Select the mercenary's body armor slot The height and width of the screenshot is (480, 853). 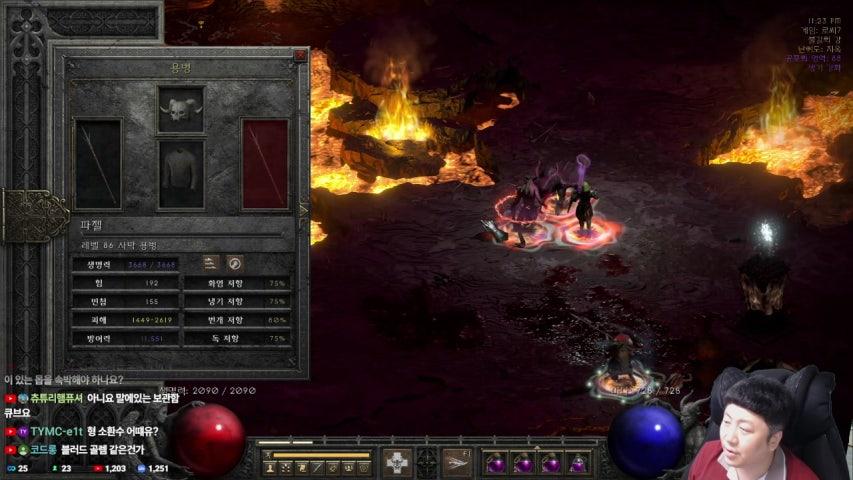pyautogui.click(x=181, y=174)
